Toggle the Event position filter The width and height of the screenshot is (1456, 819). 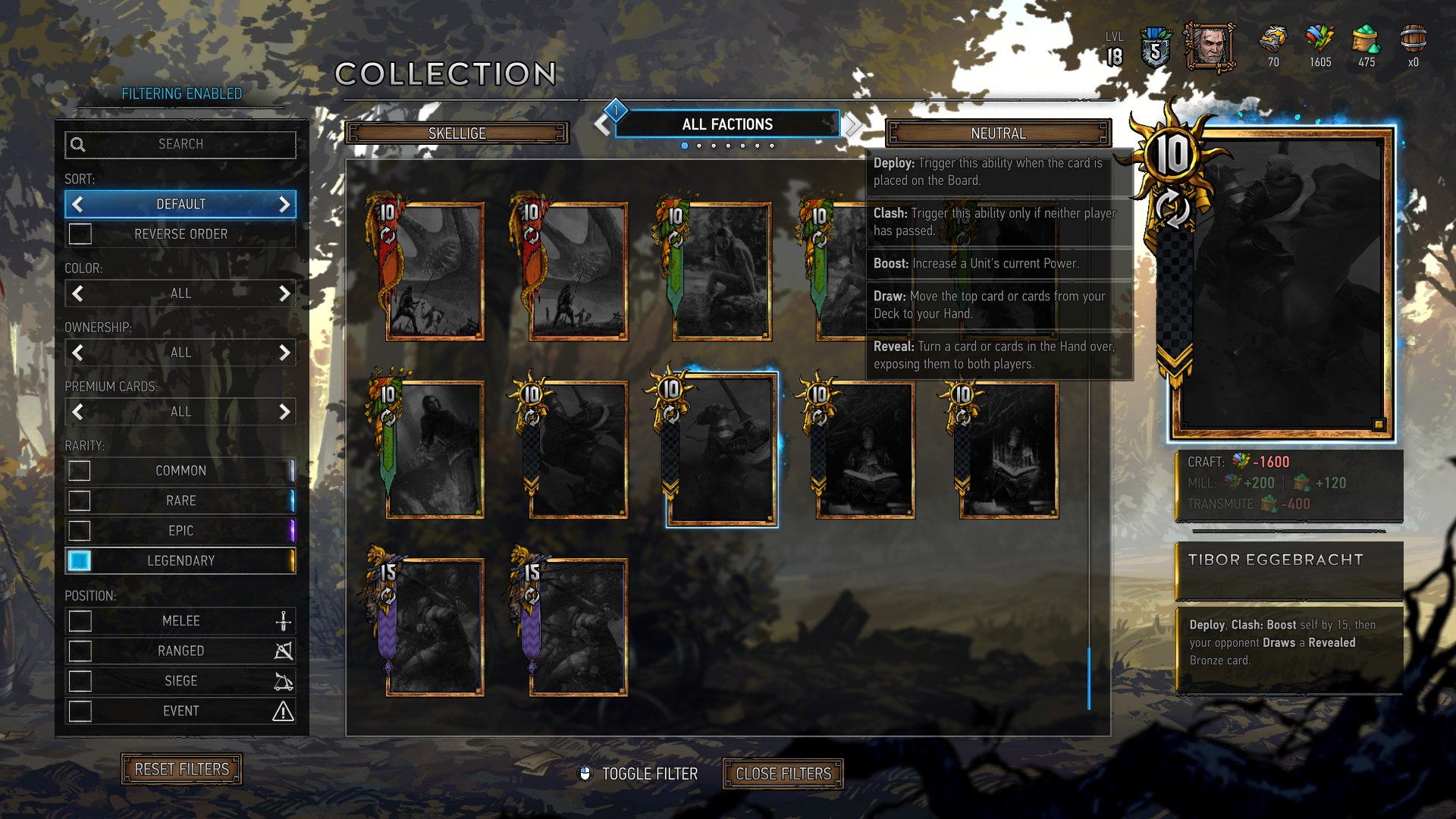click(x=80, y=711)
